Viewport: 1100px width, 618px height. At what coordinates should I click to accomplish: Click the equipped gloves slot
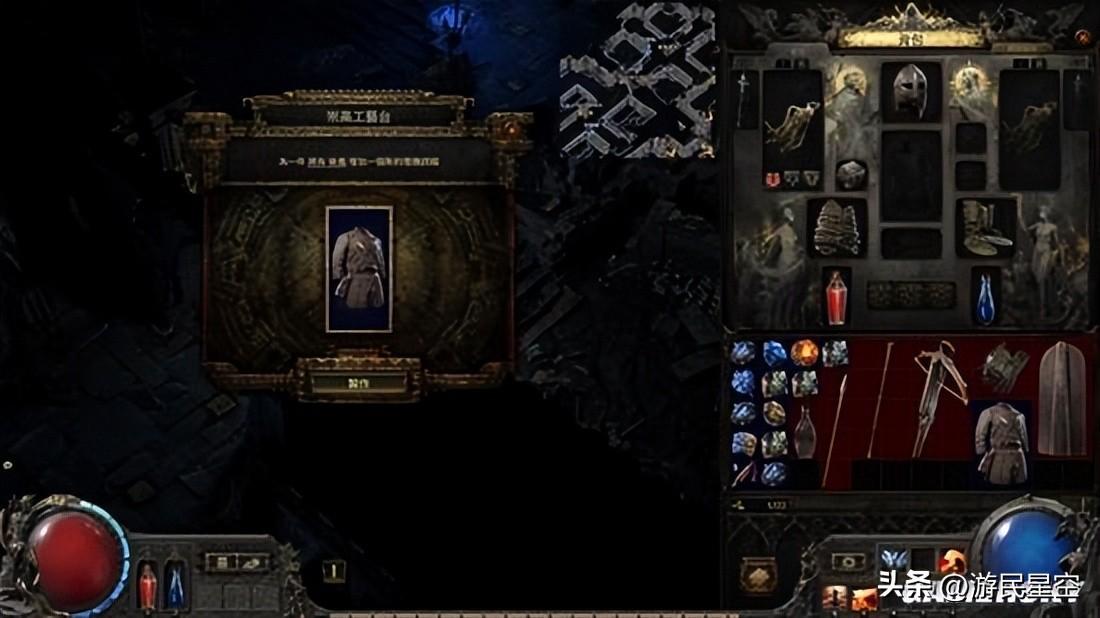coord(837,227)
